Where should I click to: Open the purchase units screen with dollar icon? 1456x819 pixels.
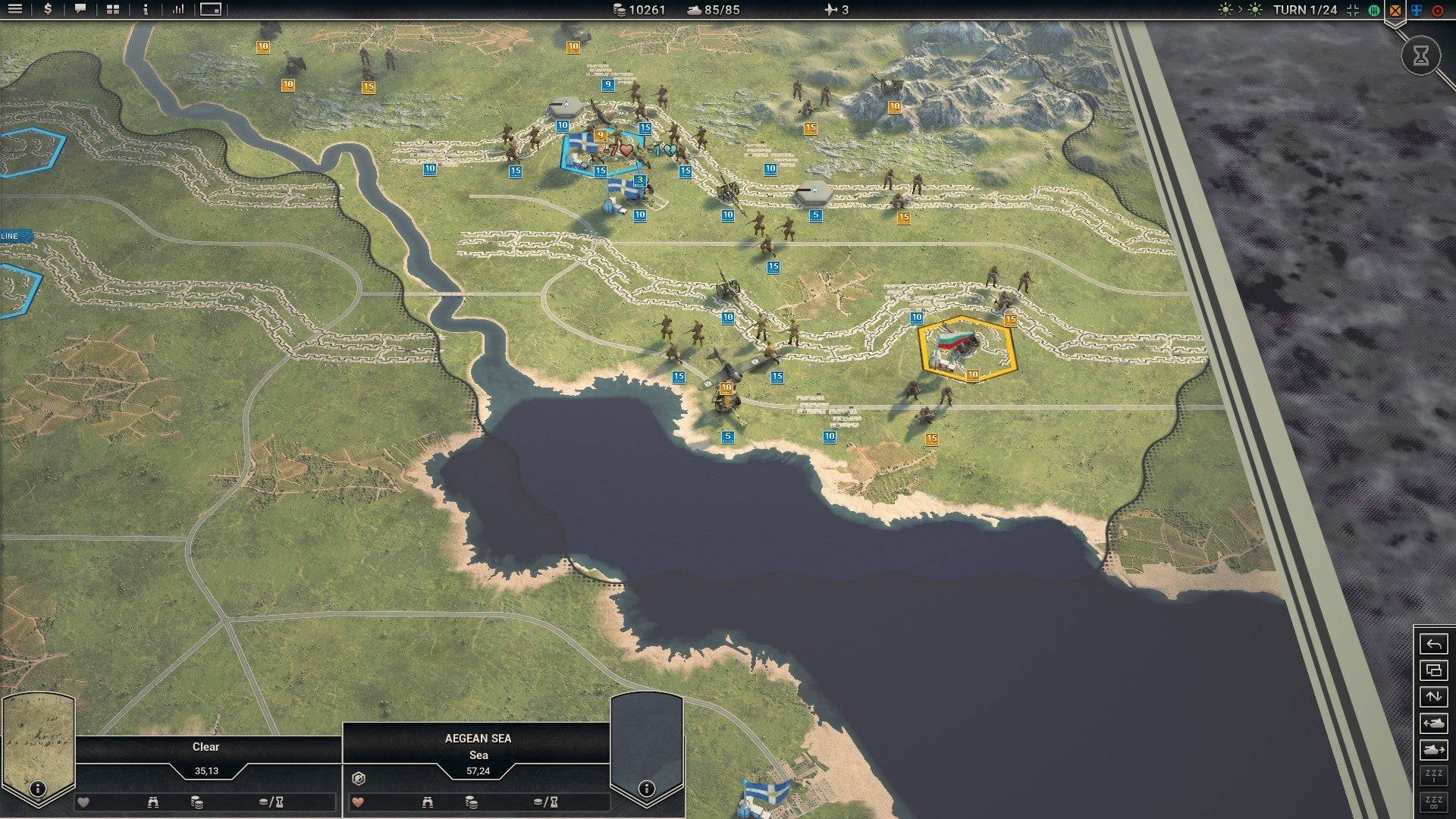point(47,11)
